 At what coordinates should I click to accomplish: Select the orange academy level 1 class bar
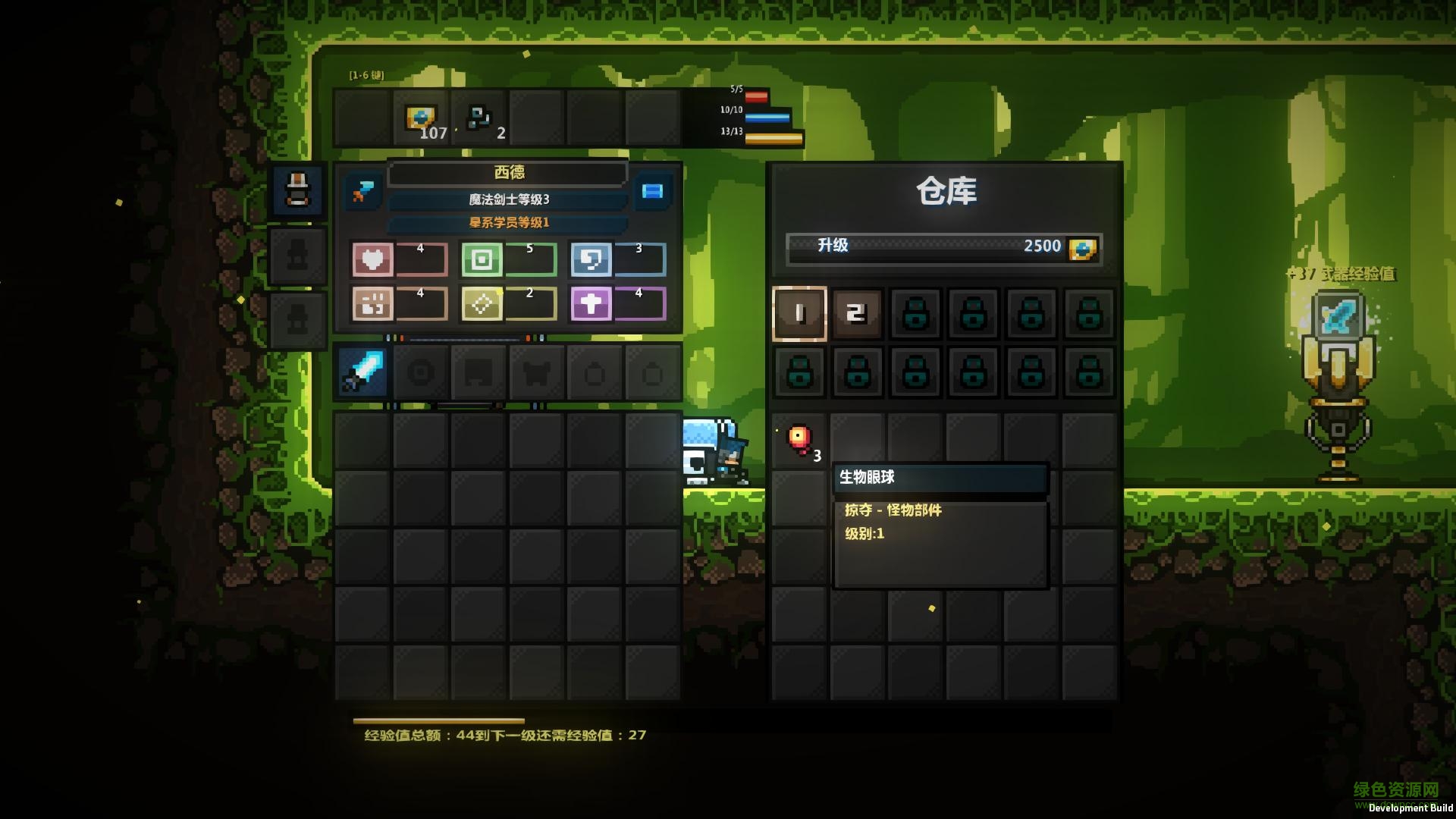click(x=508, y=223)
